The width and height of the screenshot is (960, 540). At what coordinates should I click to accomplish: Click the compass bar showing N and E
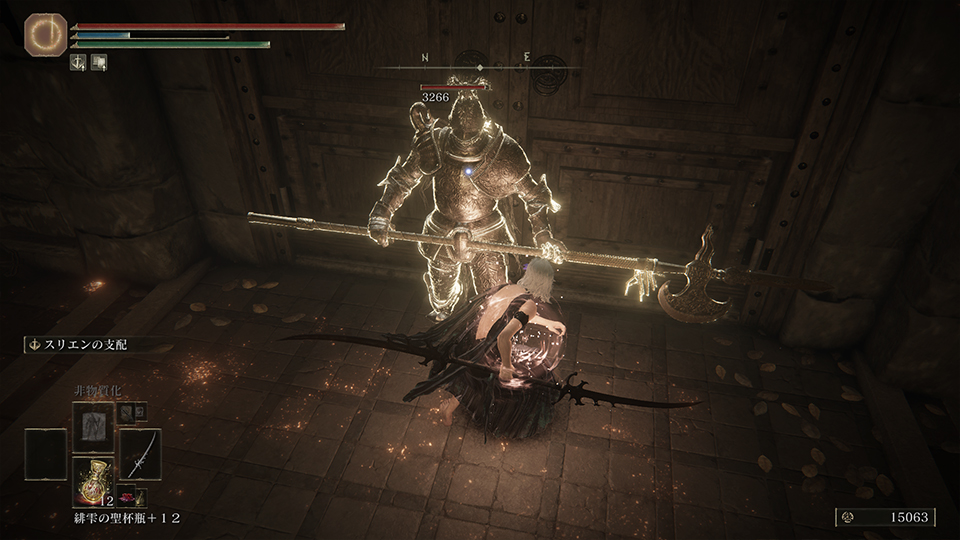click(x=479, y=66)
